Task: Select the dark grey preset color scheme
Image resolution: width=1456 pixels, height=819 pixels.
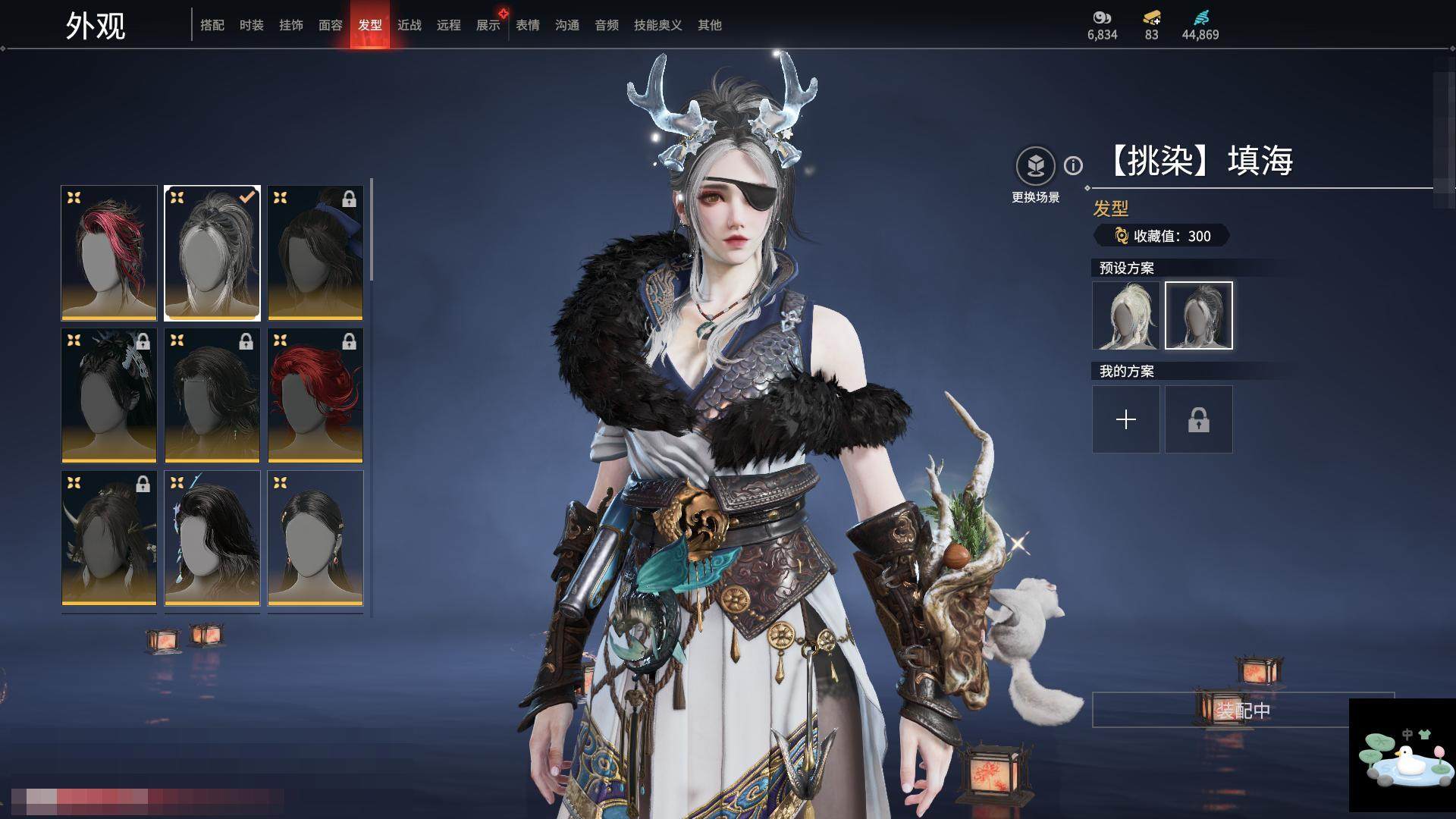Action: 1199,315
